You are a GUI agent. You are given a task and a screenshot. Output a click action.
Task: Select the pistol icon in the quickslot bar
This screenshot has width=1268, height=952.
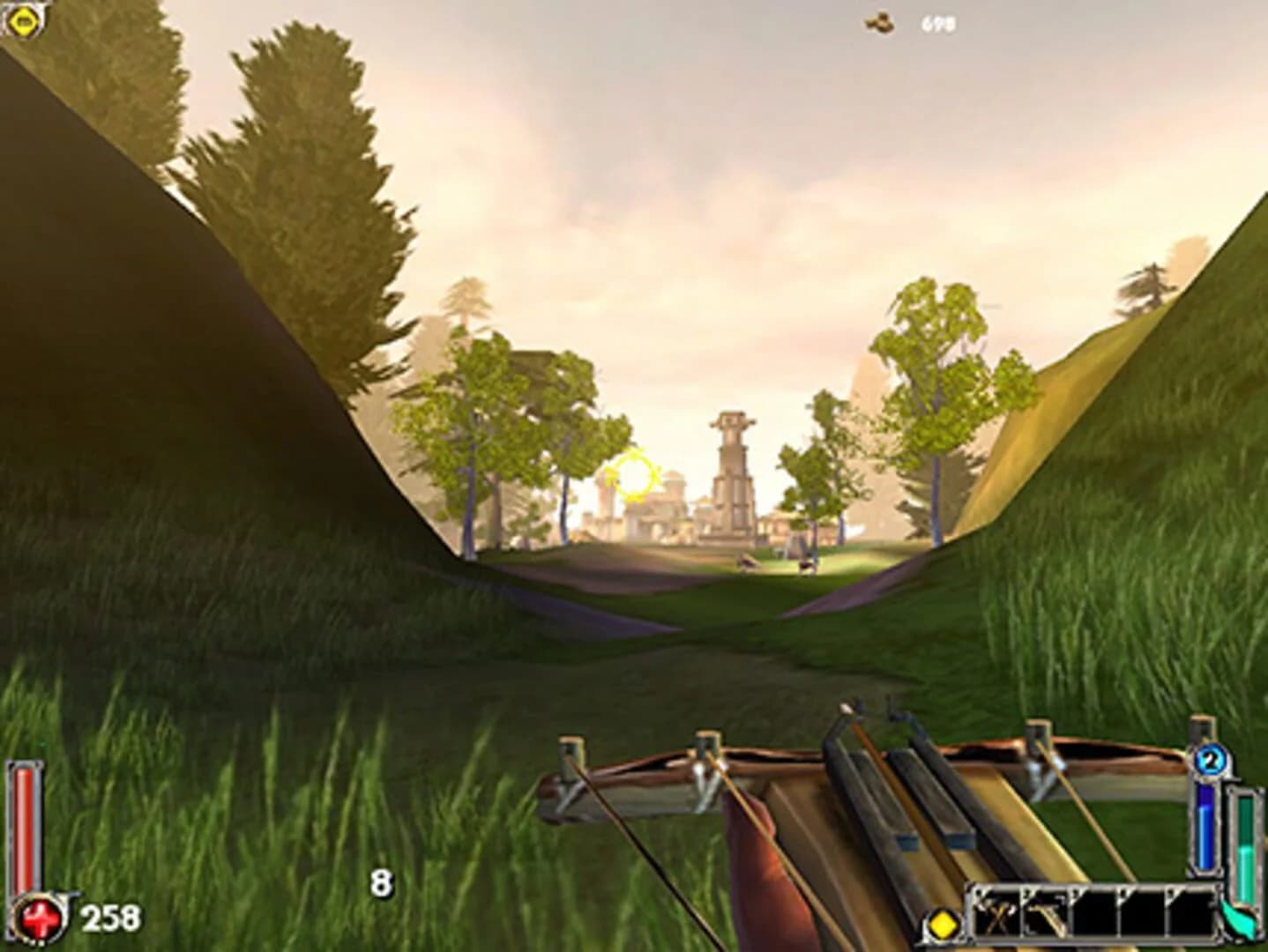(1045, 917)
